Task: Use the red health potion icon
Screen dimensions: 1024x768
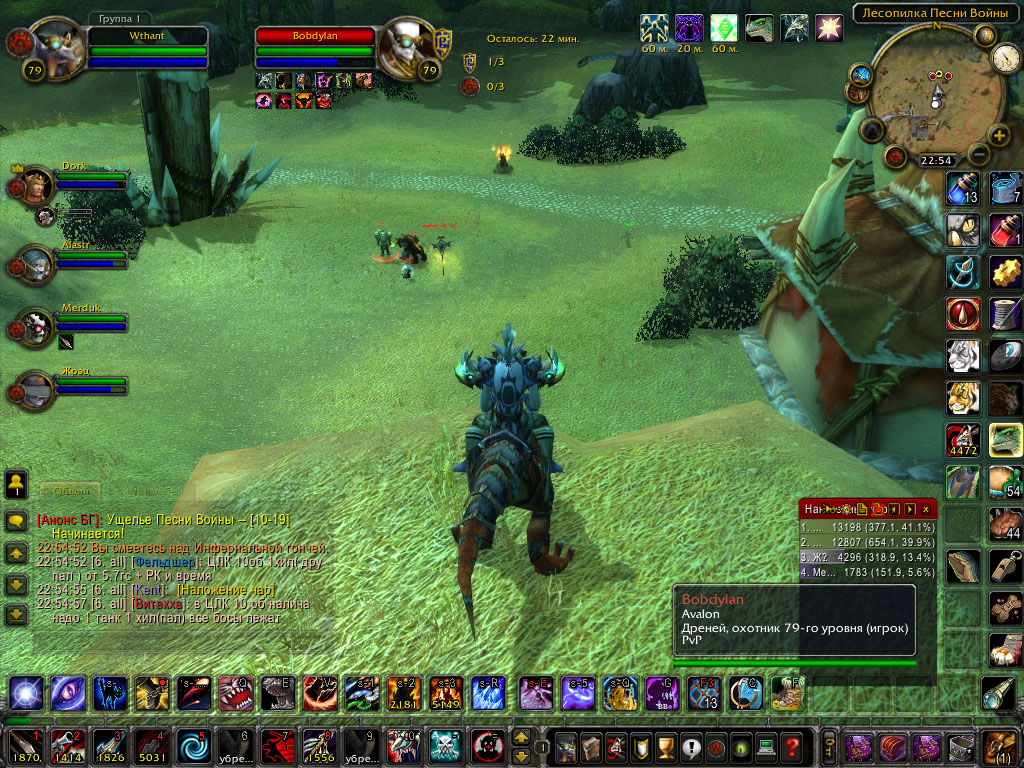Action: point(1005,230)
